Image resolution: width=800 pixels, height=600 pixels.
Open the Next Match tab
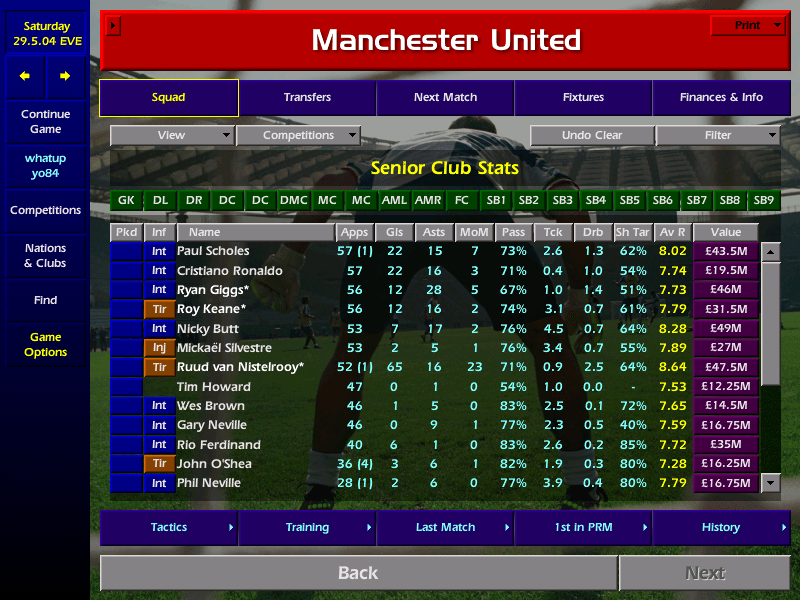[x=445, y=98]
